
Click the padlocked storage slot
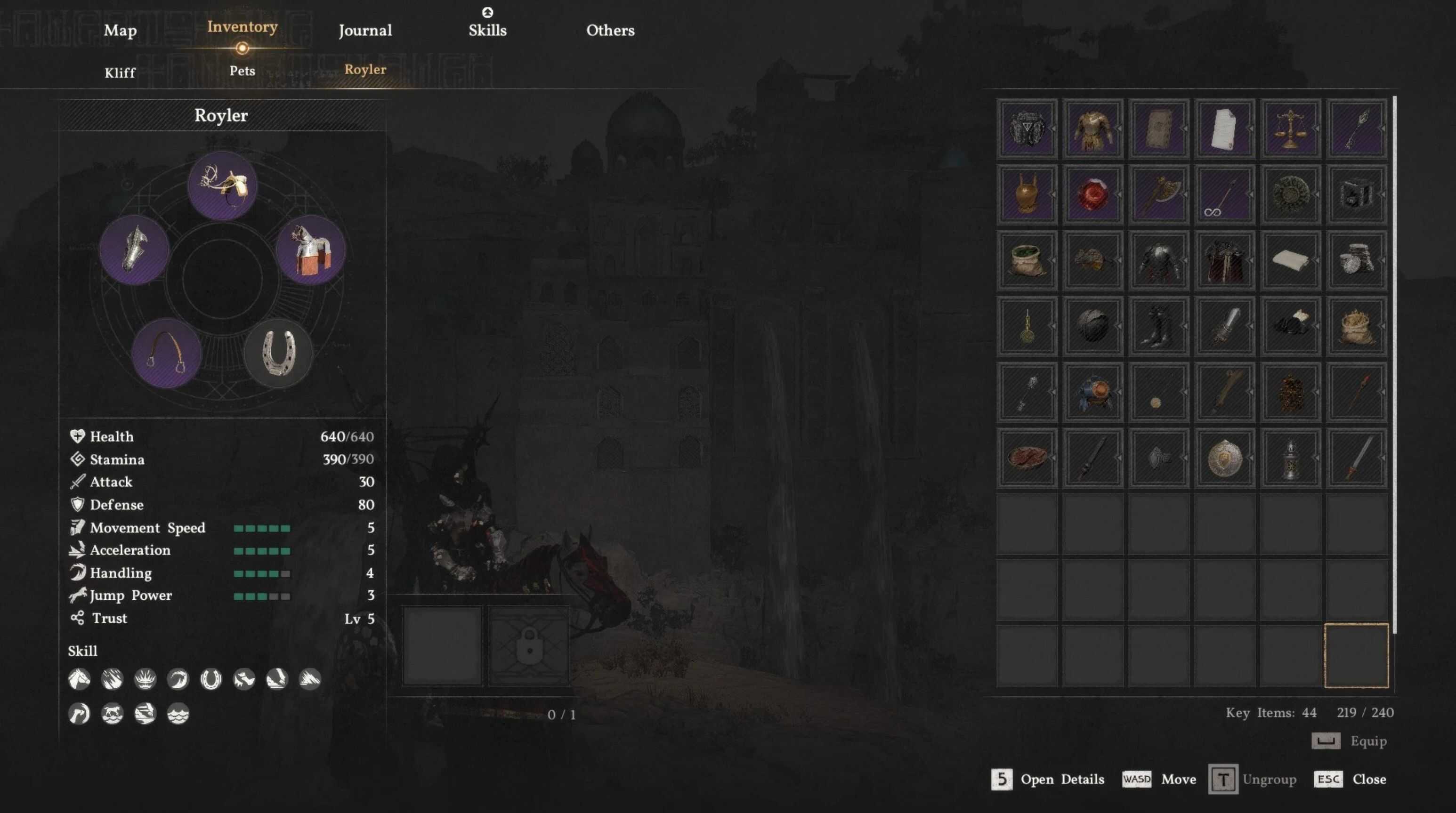click(x=529, y=646)
